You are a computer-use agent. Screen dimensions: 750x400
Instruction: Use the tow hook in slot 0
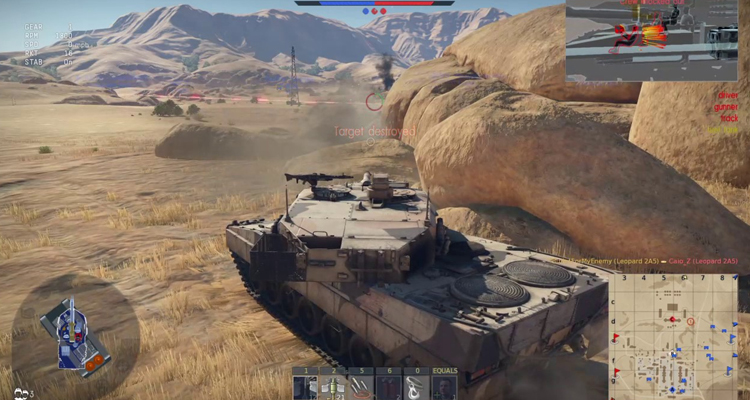pos(417,385)
